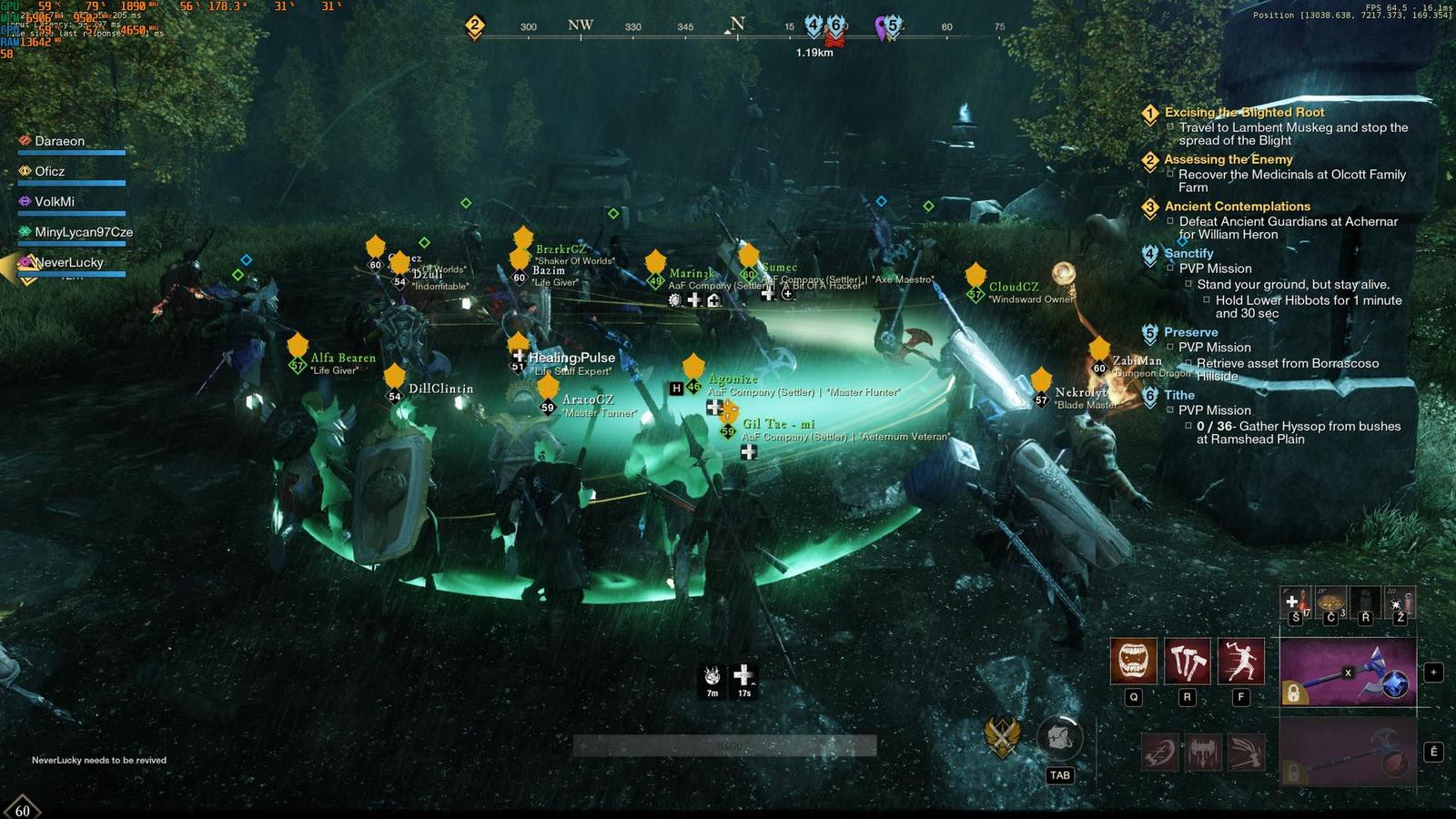
Task: Switch to the dimmed secondary great axe
Action: pyautogui.click(x=1348, y=751)
